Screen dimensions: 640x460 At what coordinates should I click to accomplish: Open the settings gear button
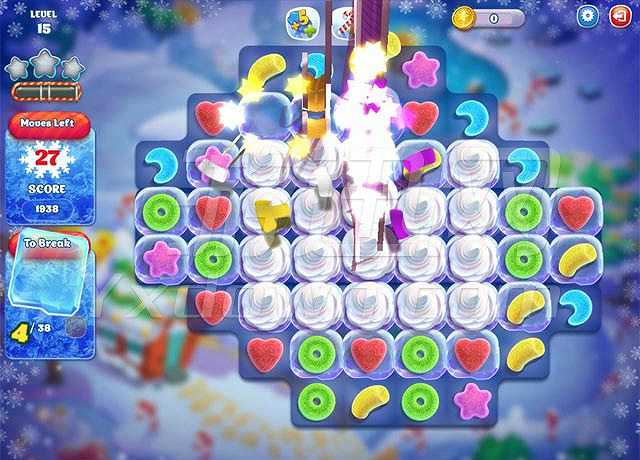(587, 17)
